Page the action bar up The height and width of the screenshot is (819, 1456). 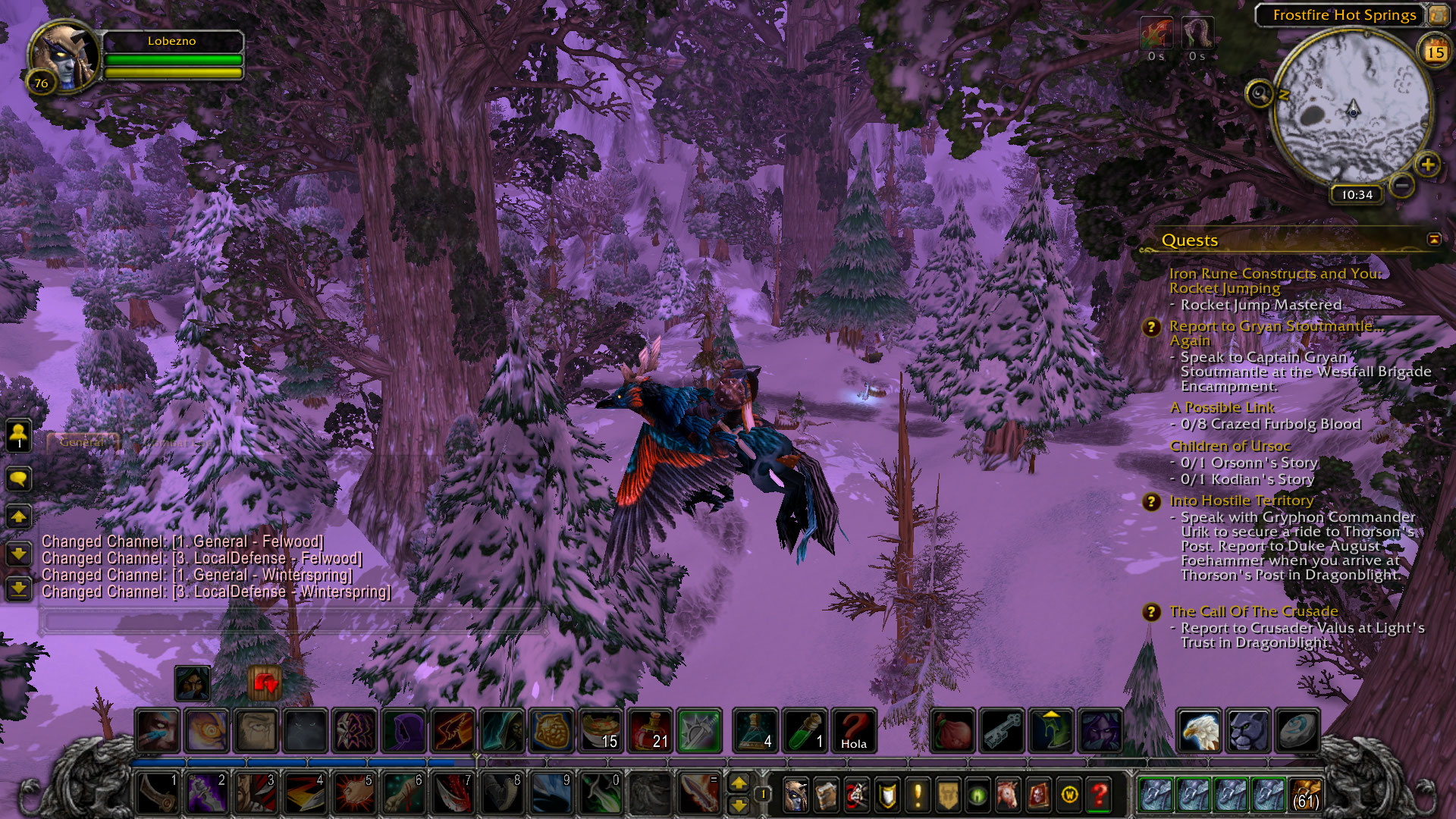(738, 783)
